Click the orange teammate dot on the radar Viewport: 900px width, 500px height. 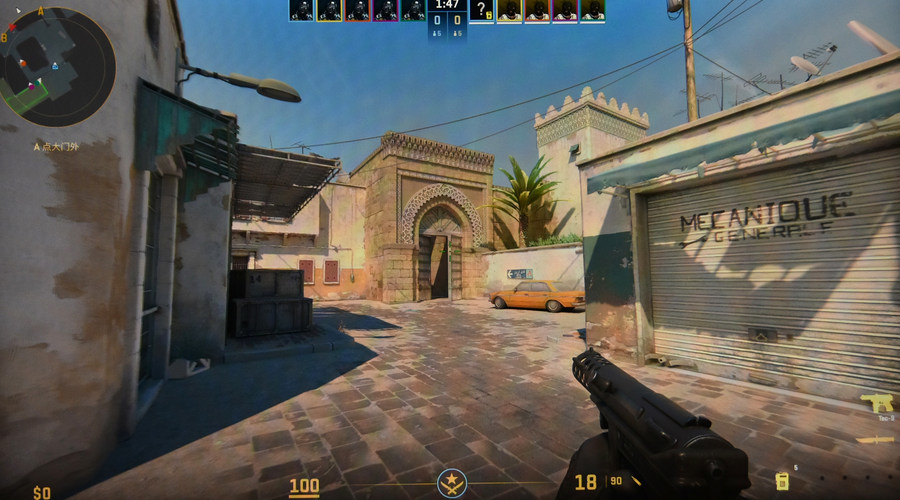[22, 65]
